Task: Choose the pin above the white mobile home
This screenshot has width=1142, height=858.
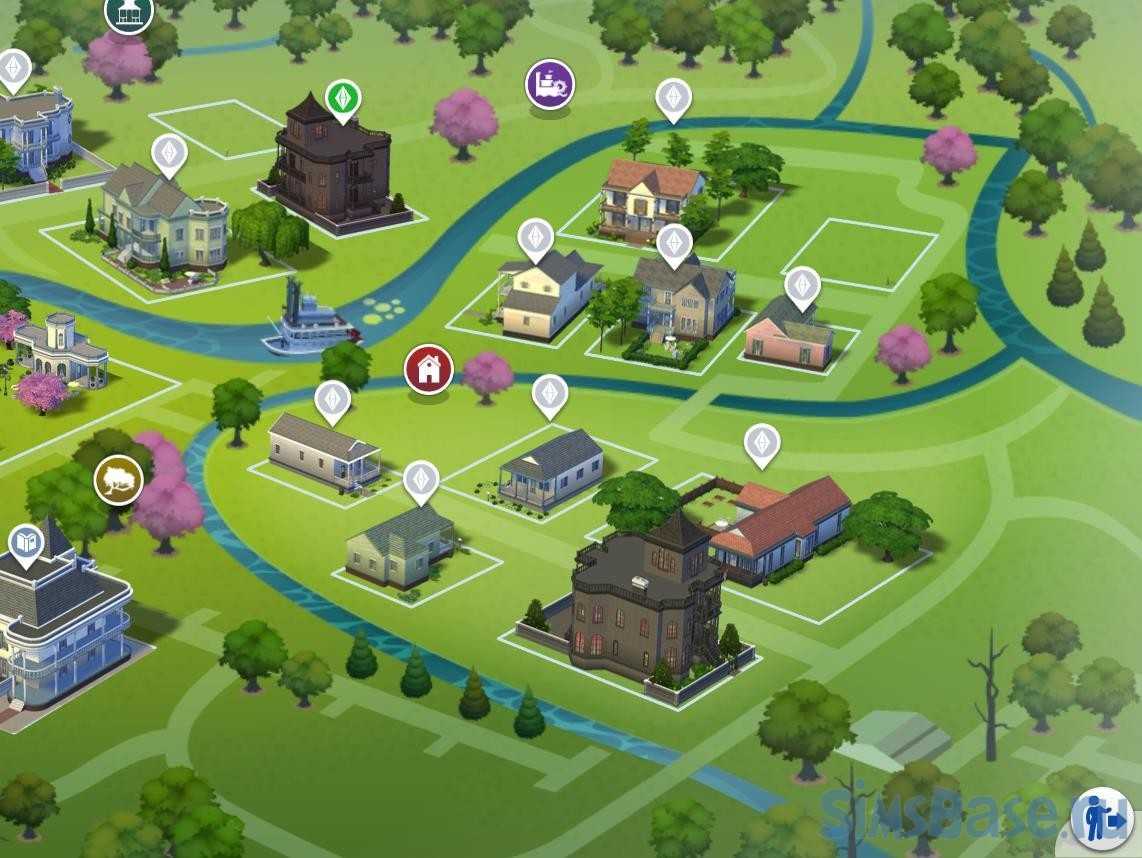Action: pyautogui.click(x=332, y=400)
